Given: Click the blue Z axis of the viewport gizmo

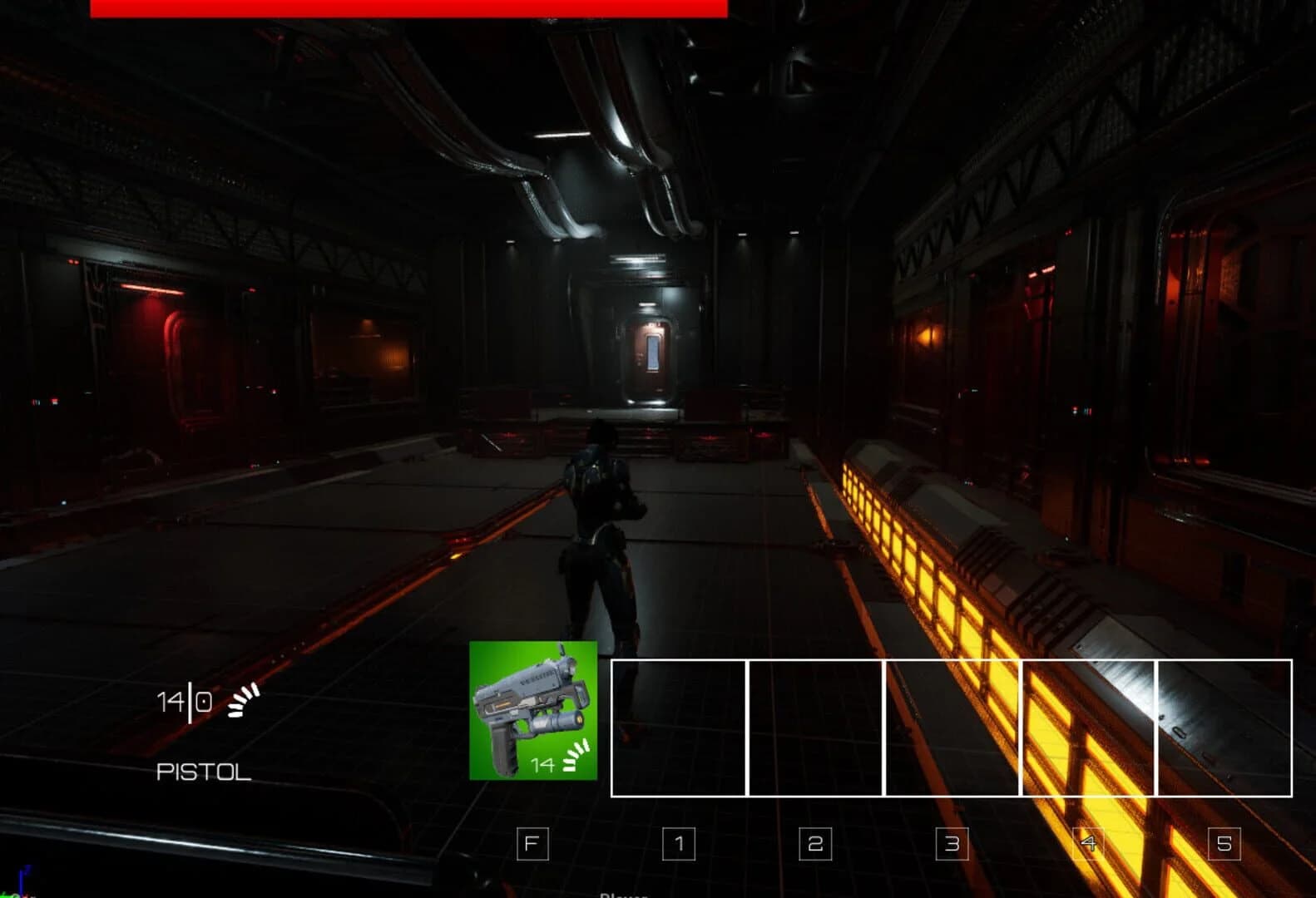Looking at the screenshot, I should 21,877.
